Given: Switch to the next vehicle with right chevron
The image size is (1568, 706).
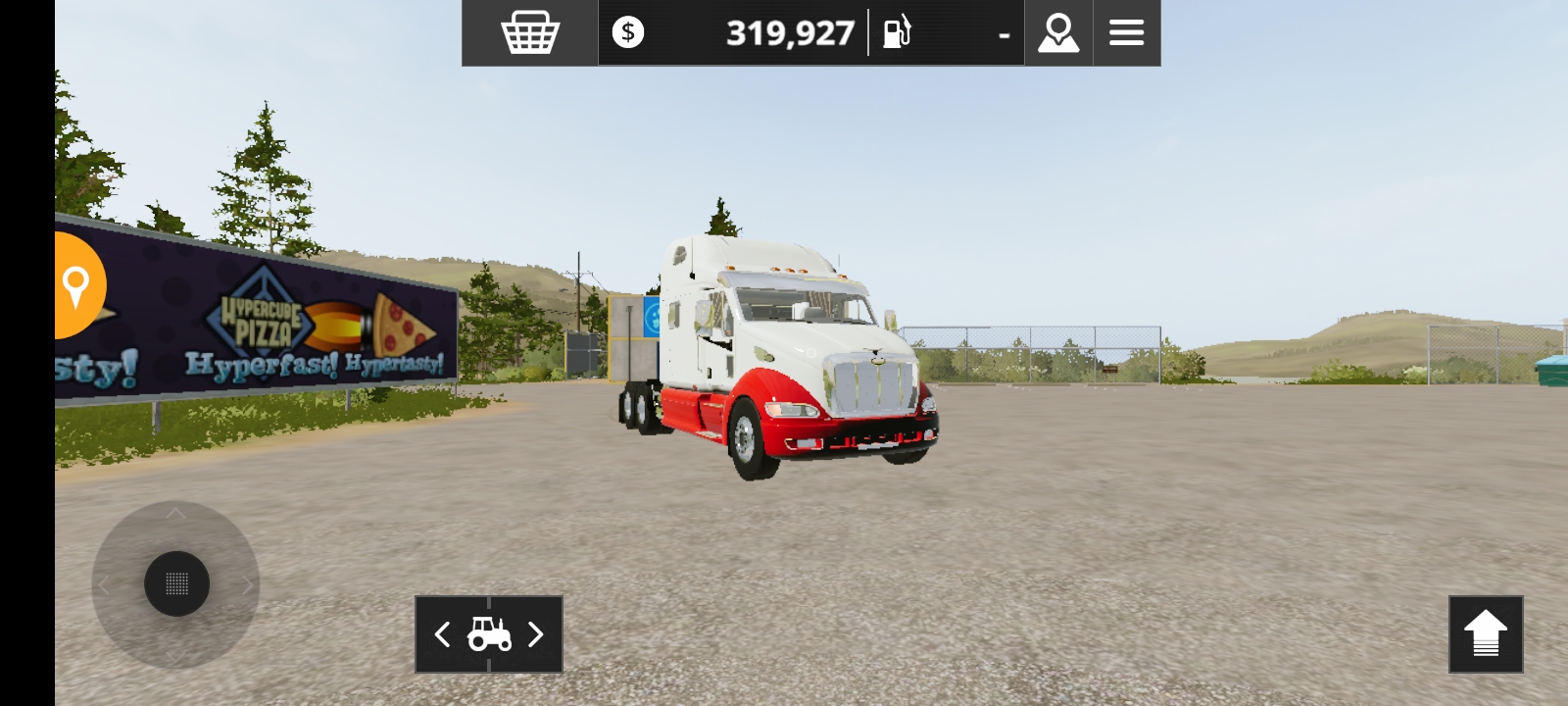Looking at the screenshot, I should click(536, 635).
